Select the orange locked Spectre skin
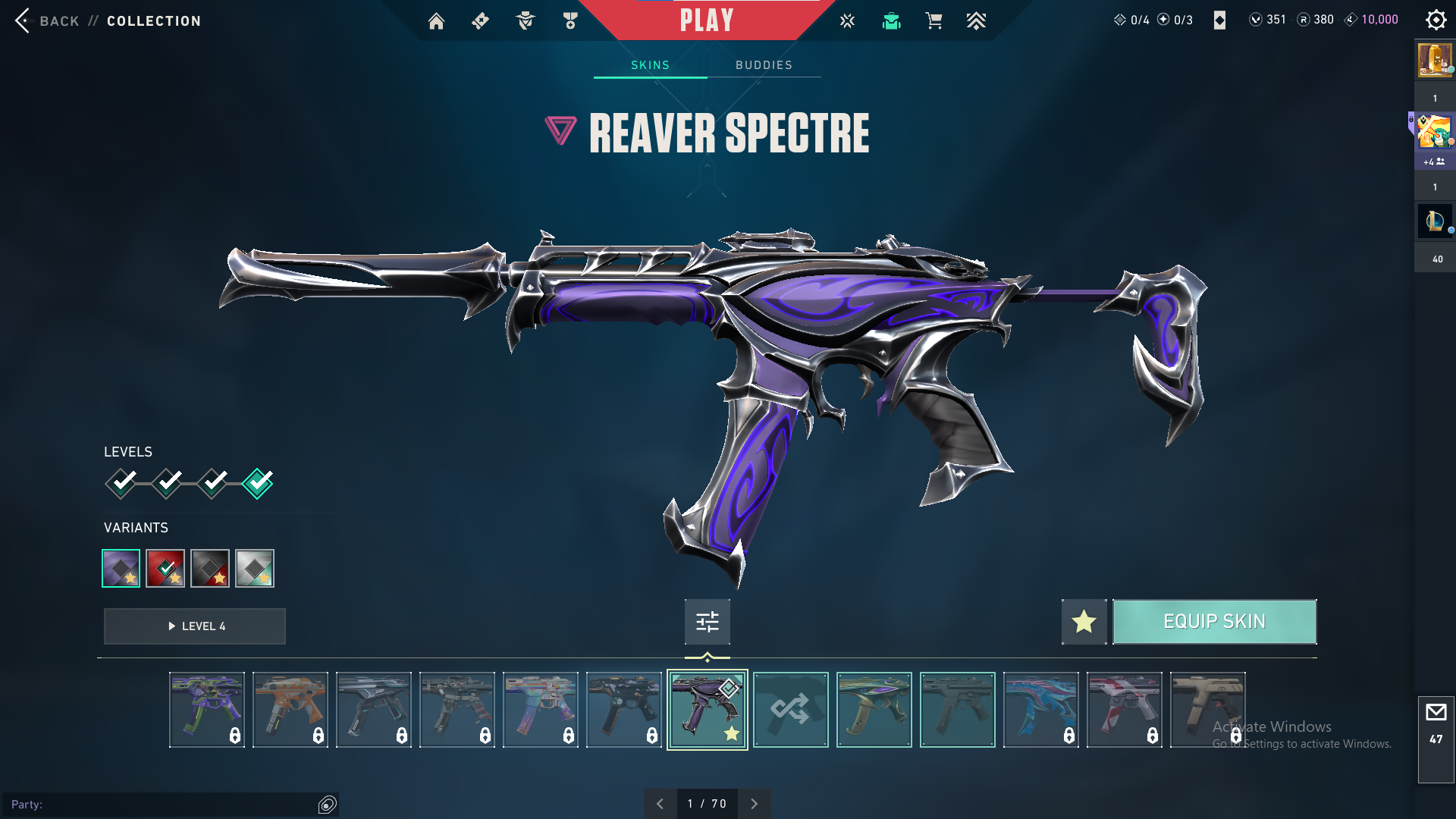Screen dimensions: 1456x819 click(290, 710)
